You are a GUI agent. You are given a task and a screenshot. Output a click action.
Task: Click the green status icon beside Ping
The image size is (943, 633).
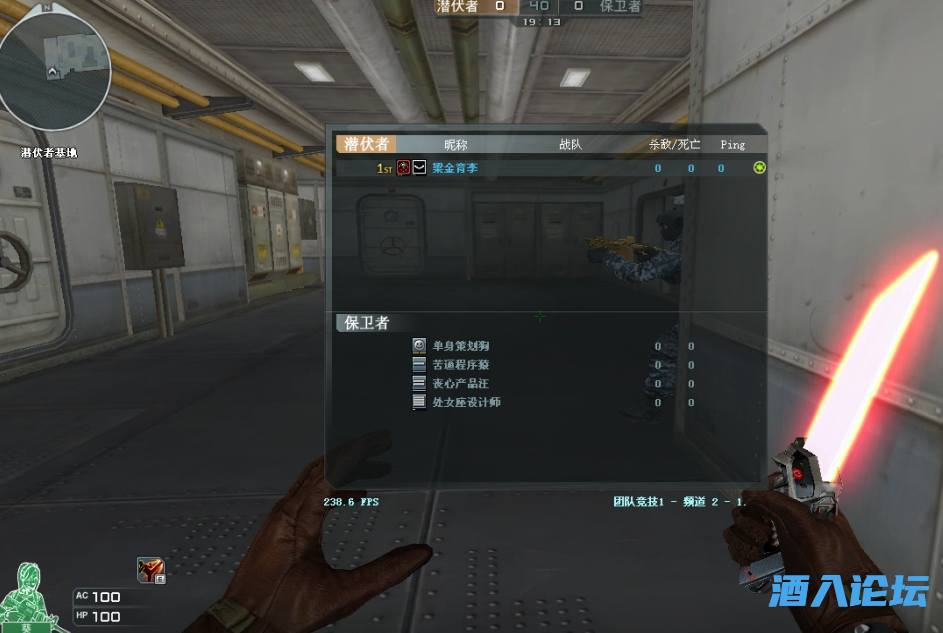pyautogui.click(x=759, y=168)
